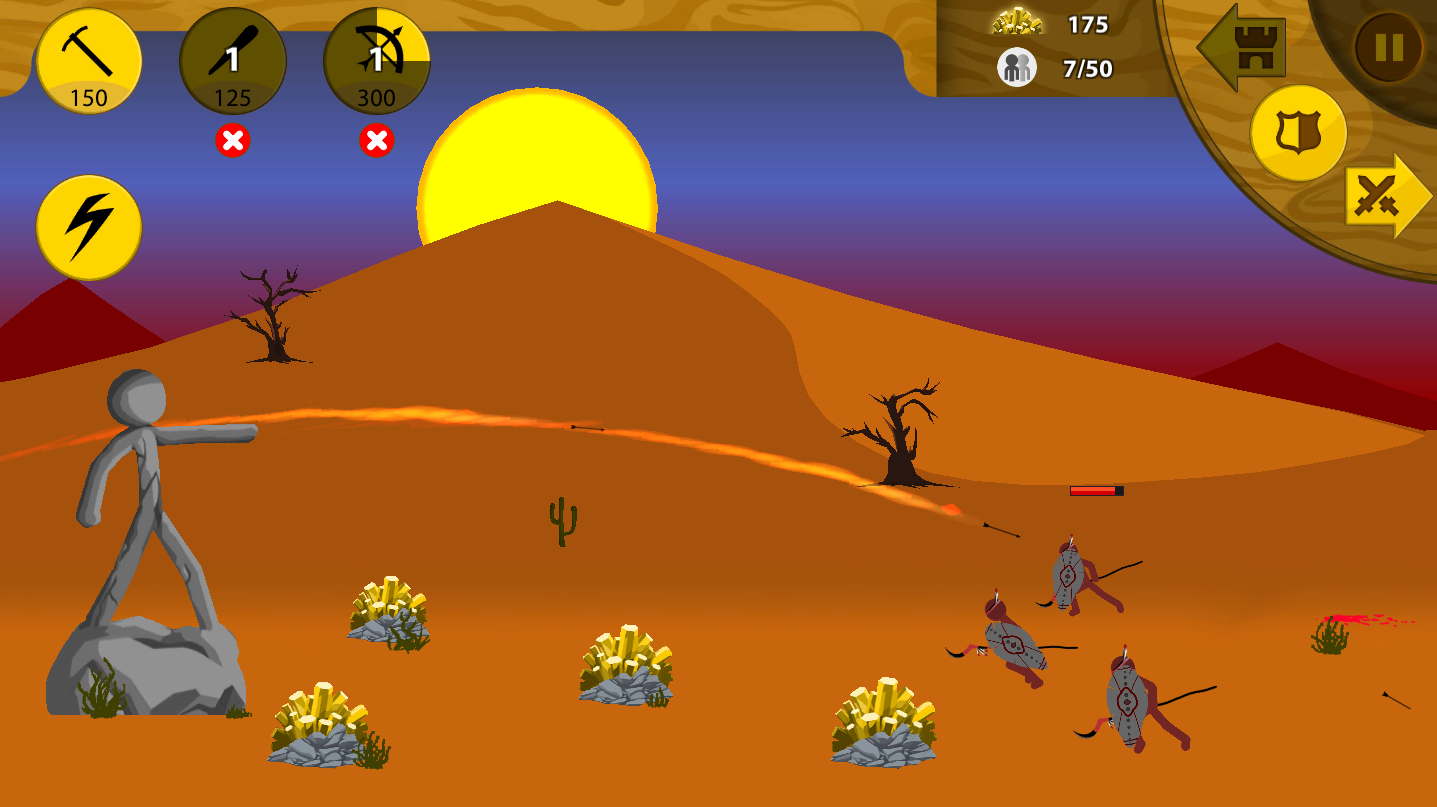Cancel the queued archer with red X

click(x=377, y=141)
